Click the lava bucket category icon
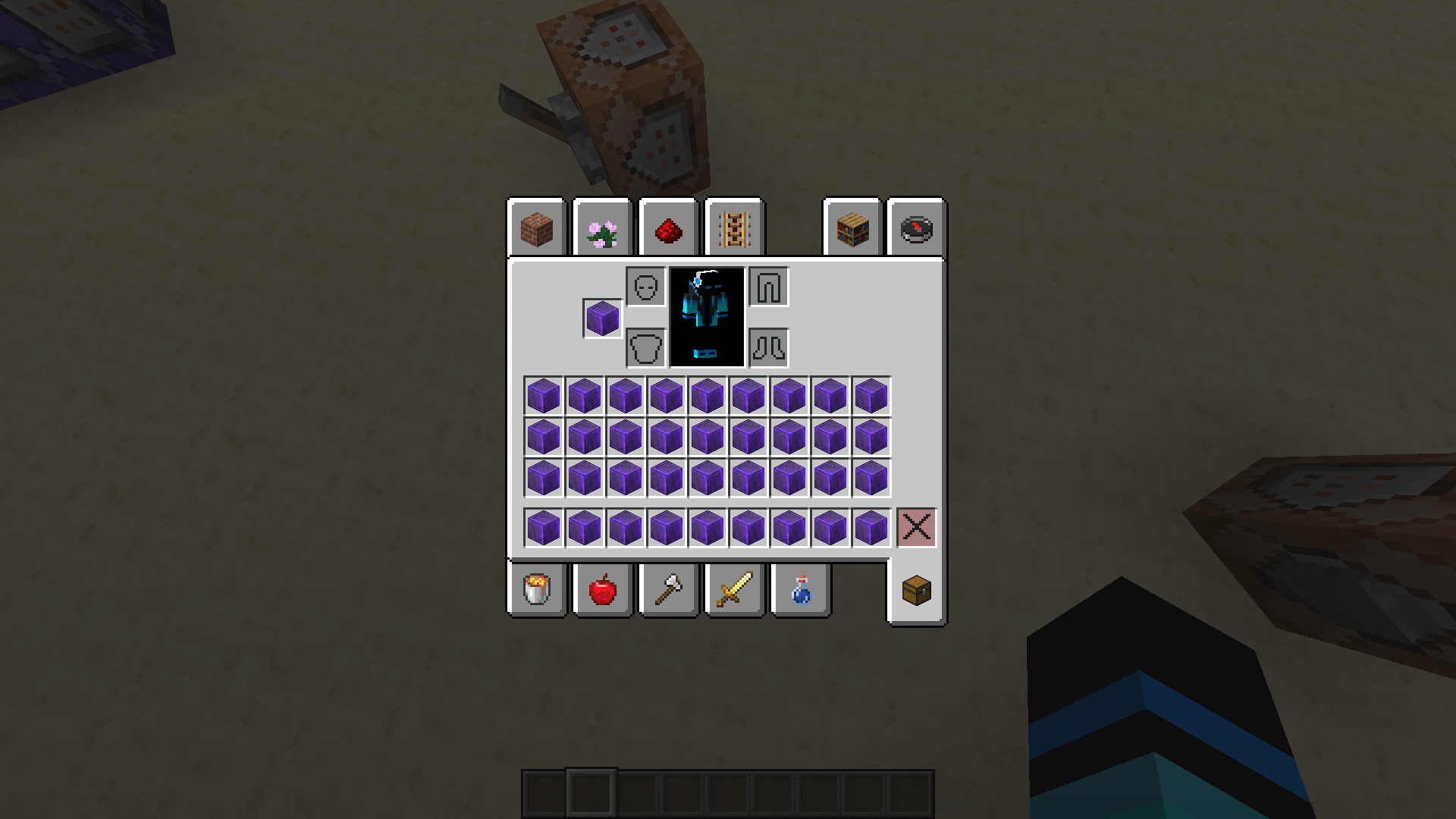Image resolution: width=1456 pixels, height=819 pixels. [537, 591]
